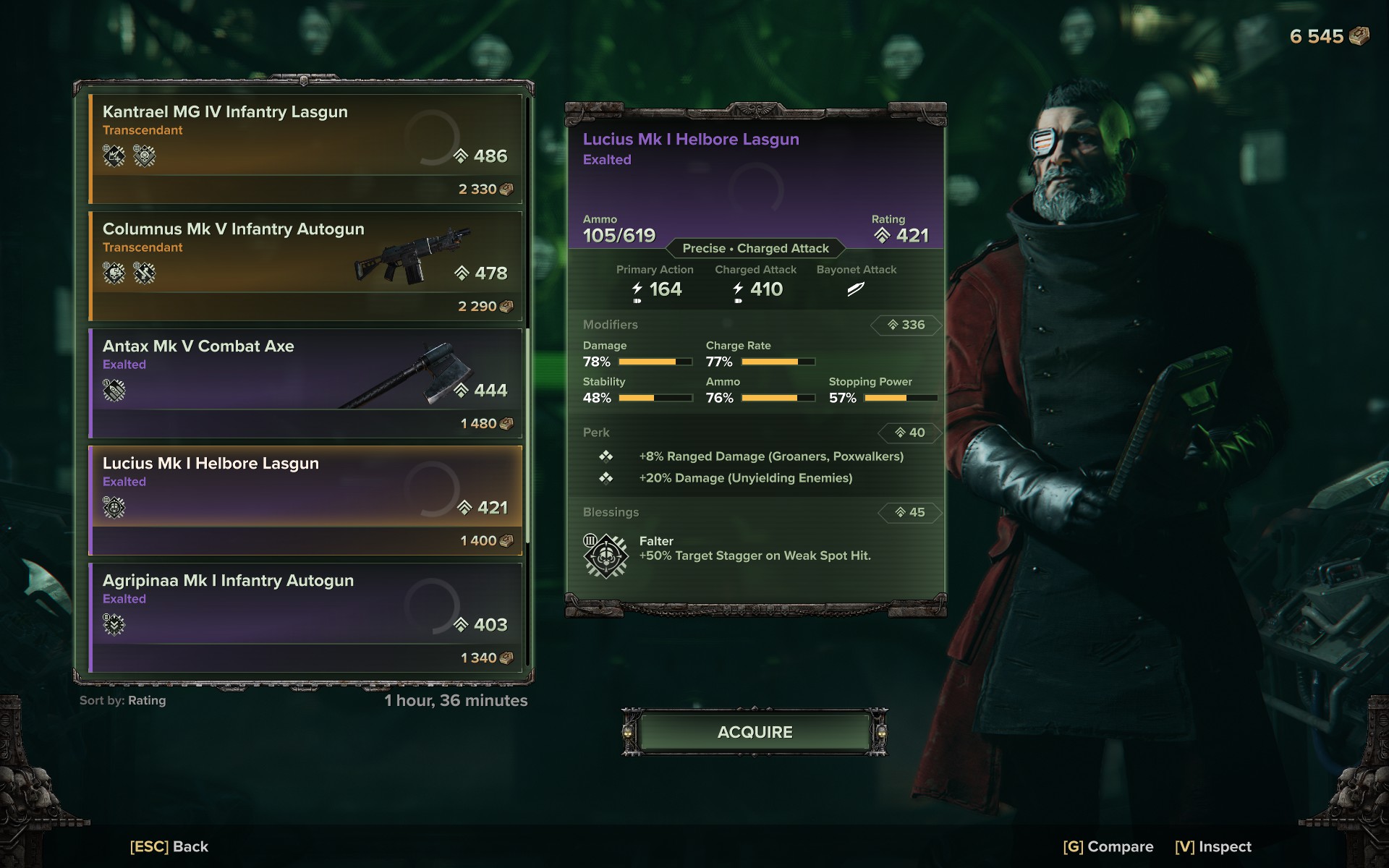Select the Kantrael MG IV Infantry Lasgun listing

pyautogui.click(x=305, y=148)
